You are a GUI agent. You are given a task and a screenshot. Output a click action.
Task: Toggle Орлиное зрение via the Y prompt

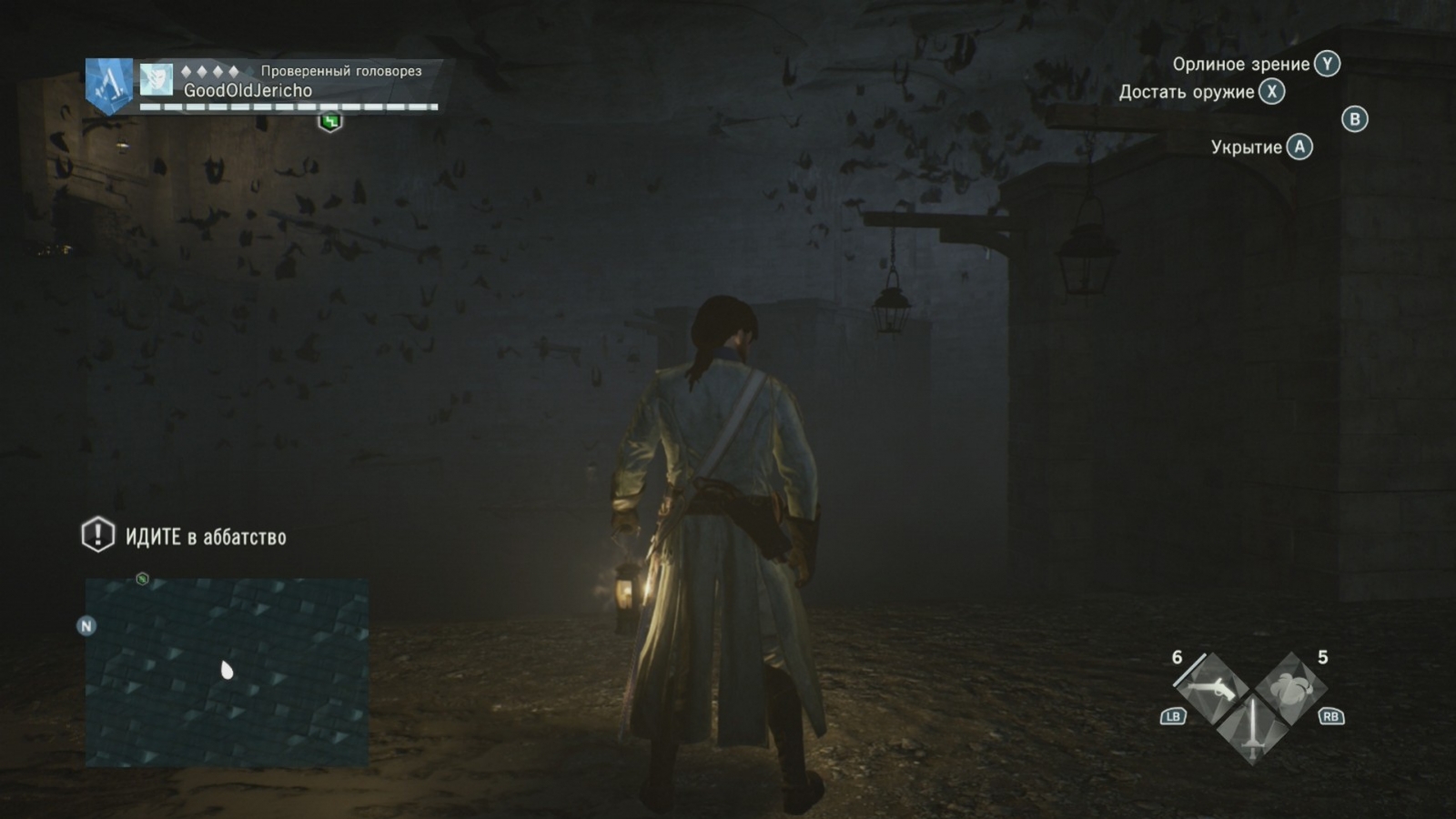[x=1327, y=65]
